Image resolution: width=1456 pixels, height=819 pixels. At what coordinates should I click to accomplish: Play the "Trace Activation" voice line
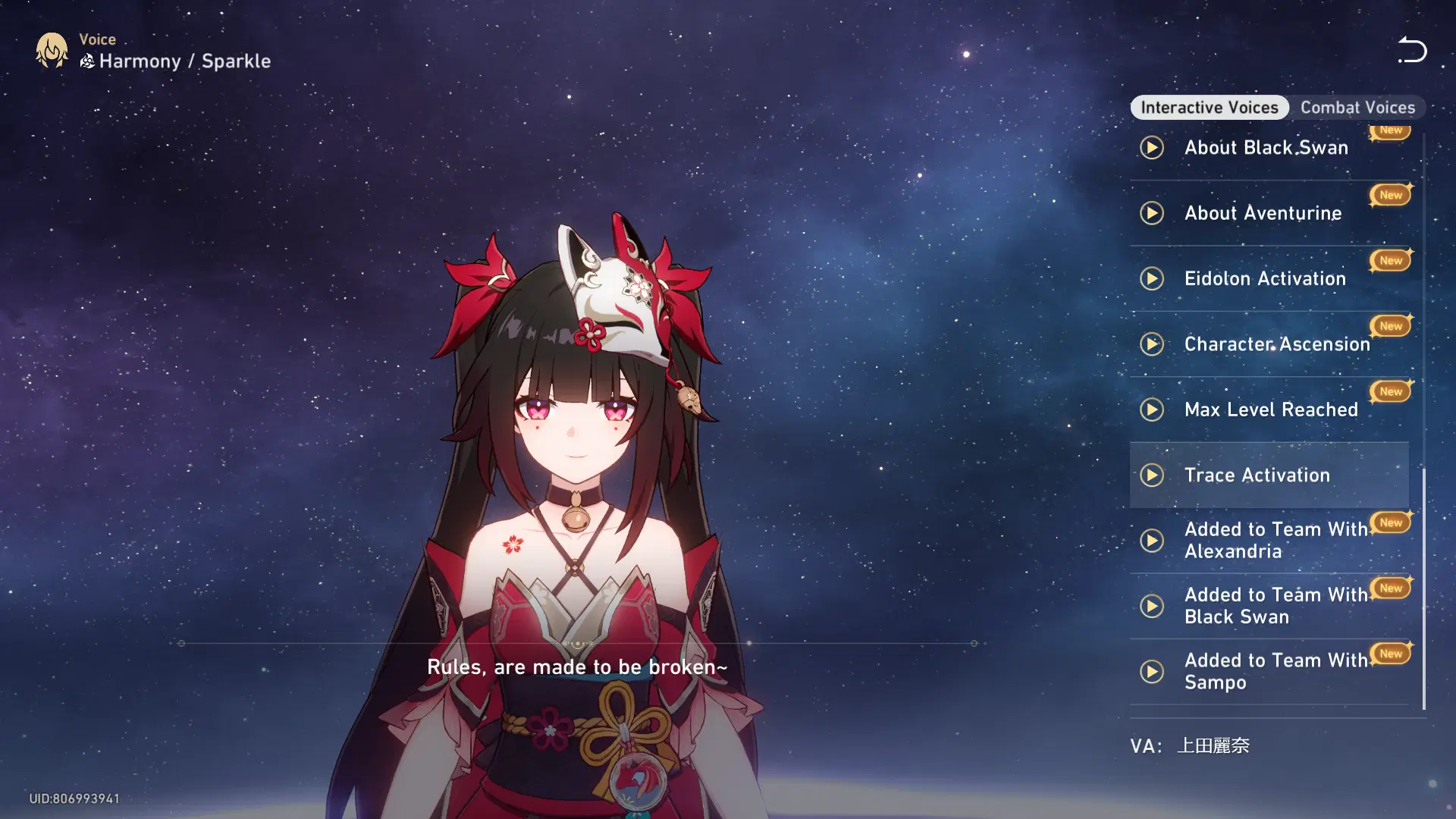click(1153, 475)
